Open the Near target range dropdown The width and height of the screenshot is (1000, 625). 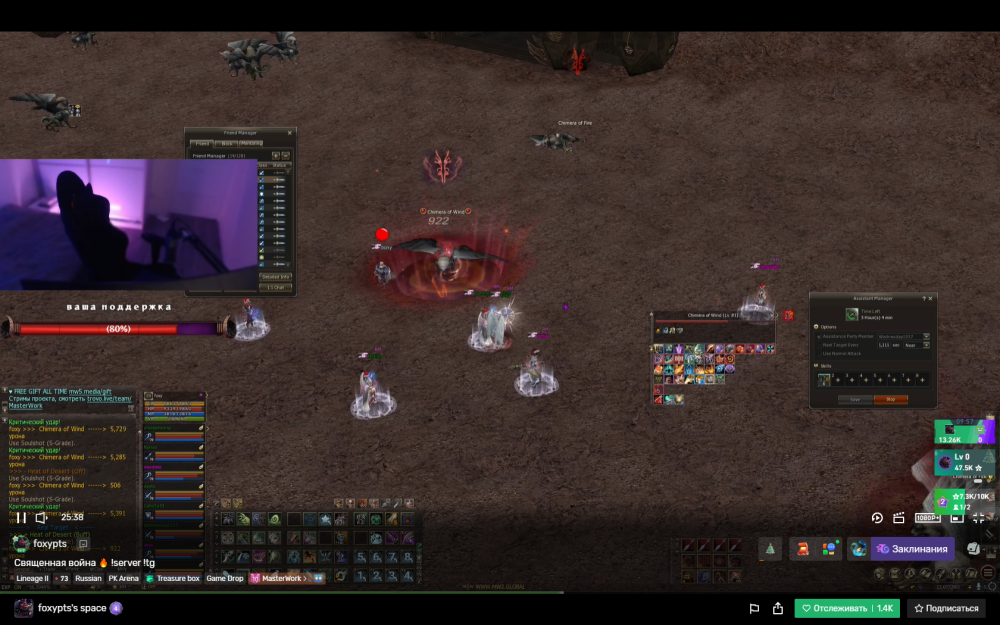point(926,345)
